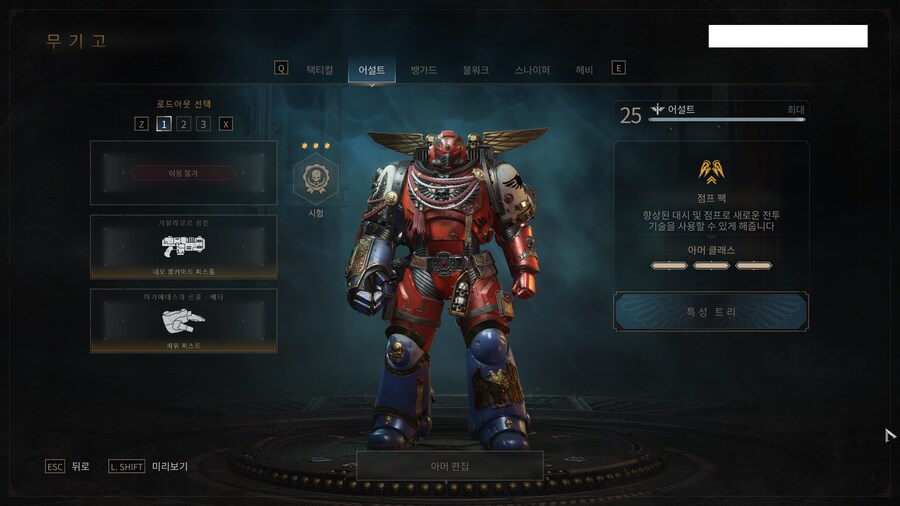
Task: Switch to the 택티컬 (Tactical) class tab
Action: 319,70
